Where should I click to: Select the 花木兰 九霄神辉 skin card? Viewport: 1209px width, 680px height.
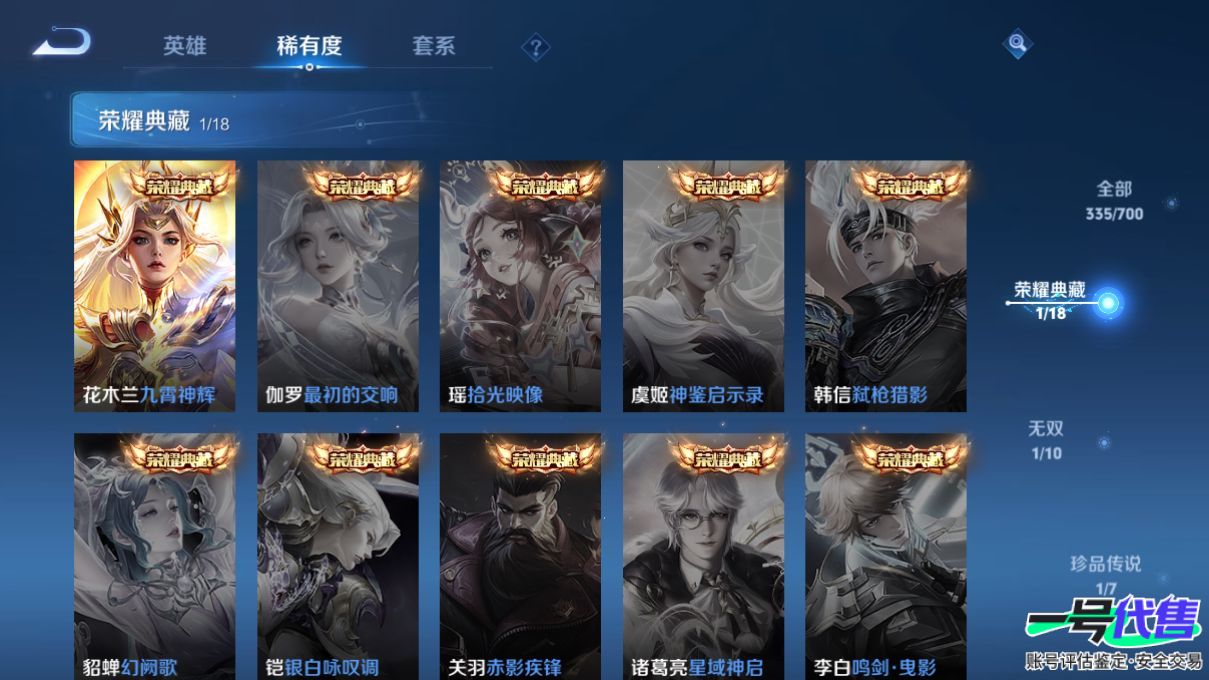coord(155,286)
